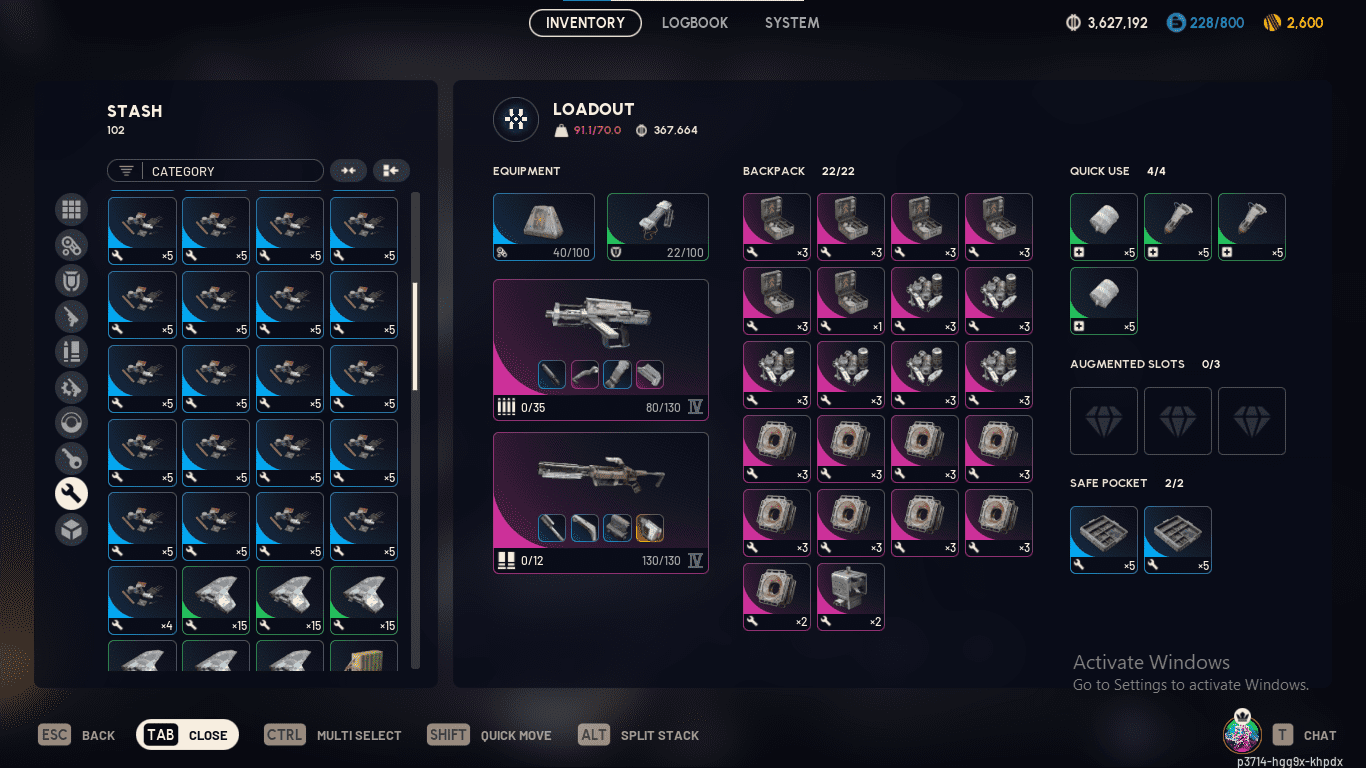1366x768 pixels.
Task: Open the SYSTEM menu
Action: click(x=791, y=22)
